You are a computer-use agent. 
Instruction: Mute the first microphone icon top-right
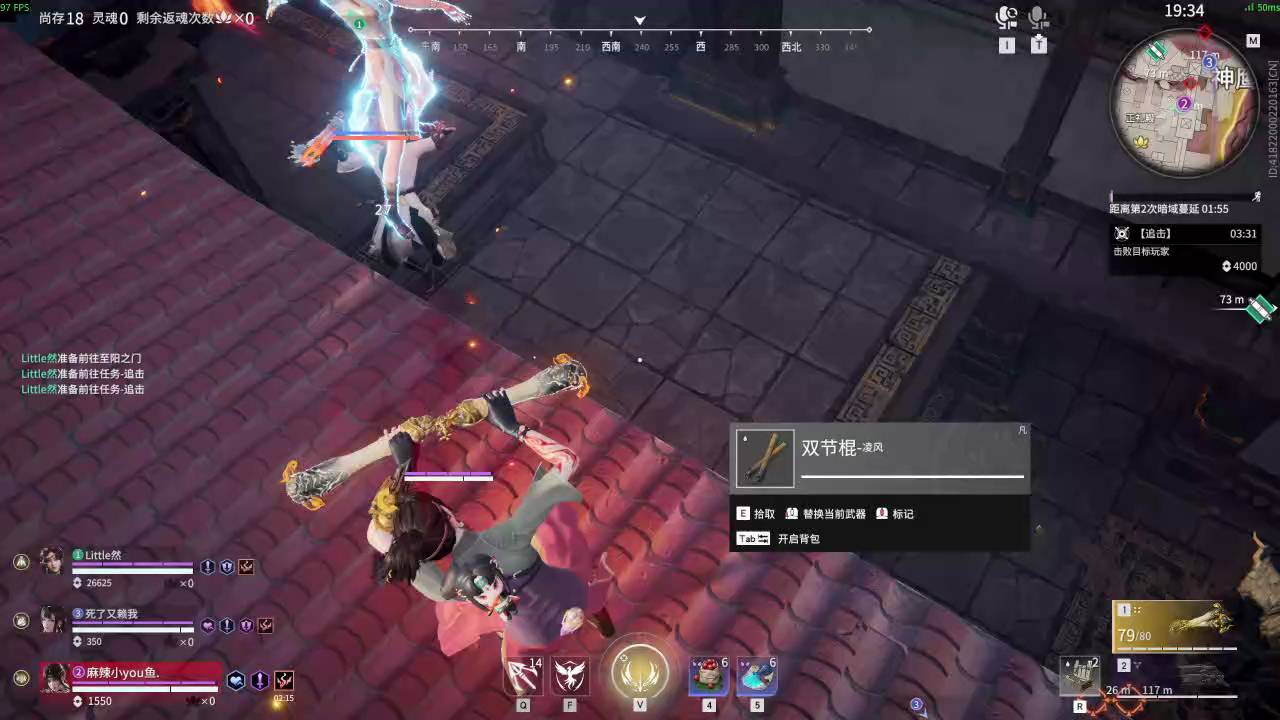coord(1004,15)
